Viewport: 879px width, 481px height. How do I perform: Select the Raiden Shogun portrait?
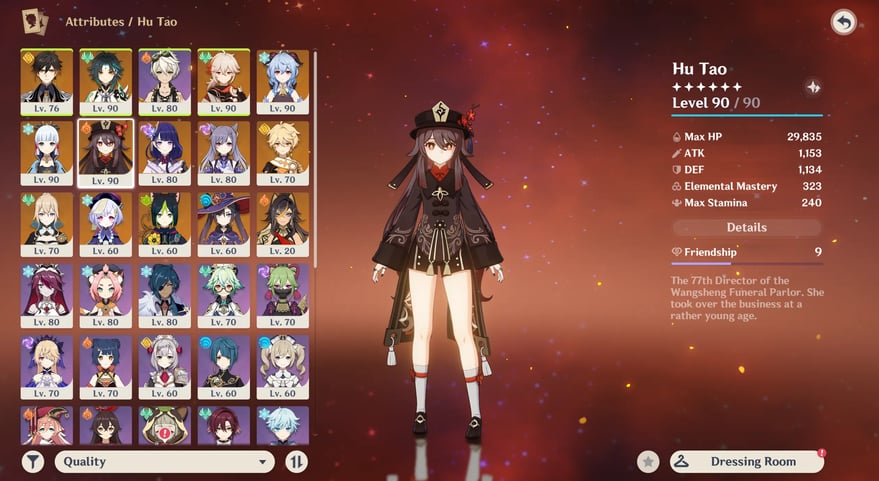pos(164,153)
